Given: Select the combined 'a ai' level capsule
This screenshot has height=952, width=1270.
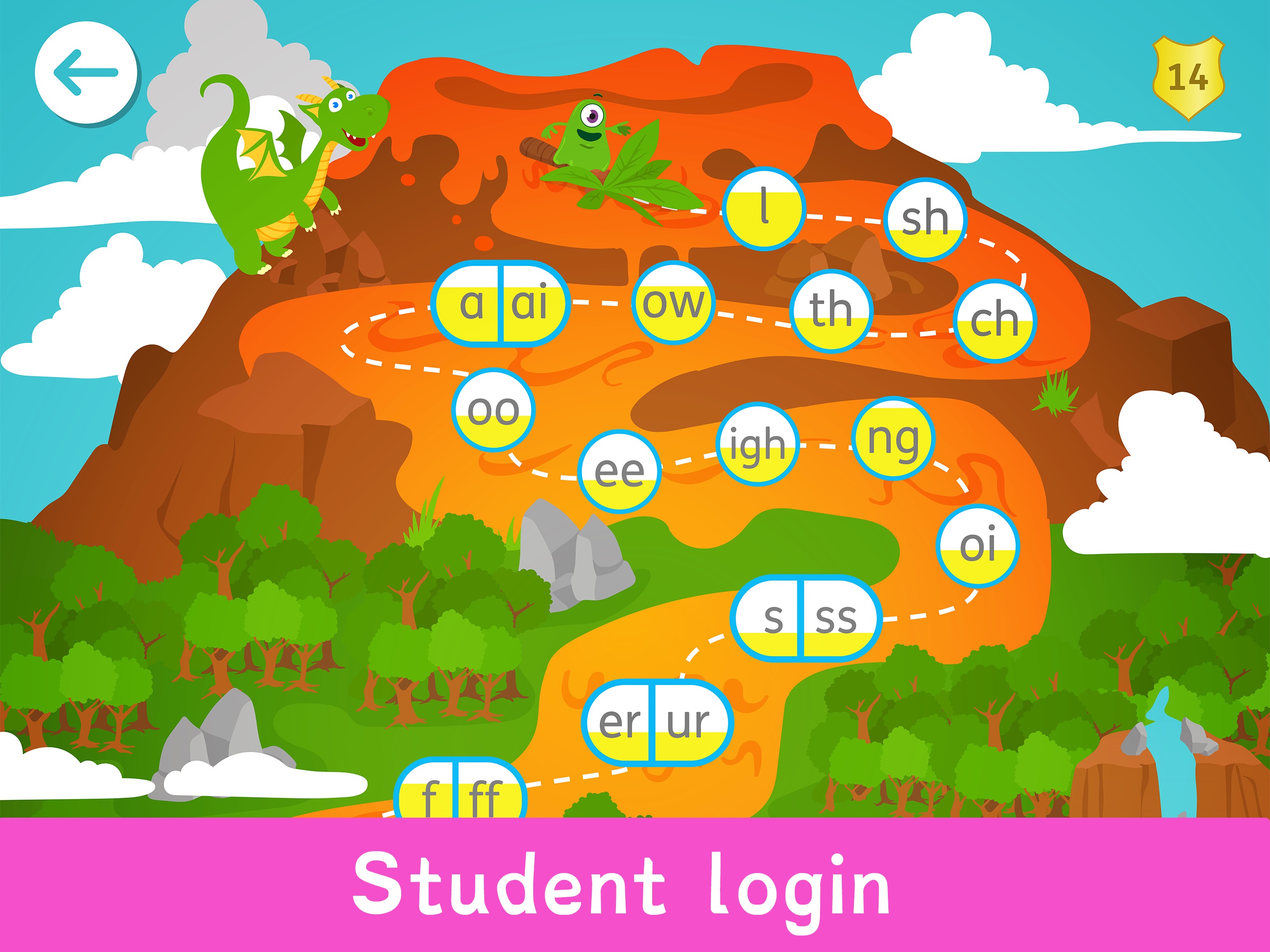Looking at the screenshot, I should click(502, 304).
